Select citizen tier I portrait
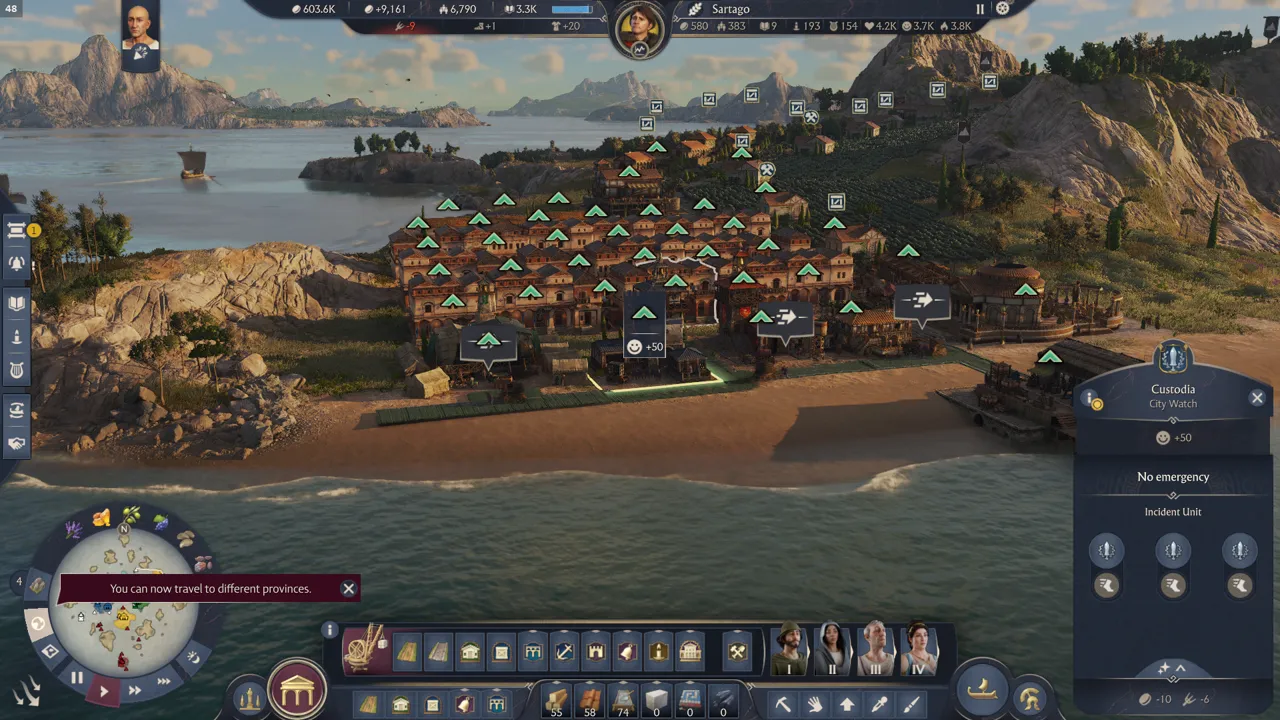 click(x=790, y=650)
